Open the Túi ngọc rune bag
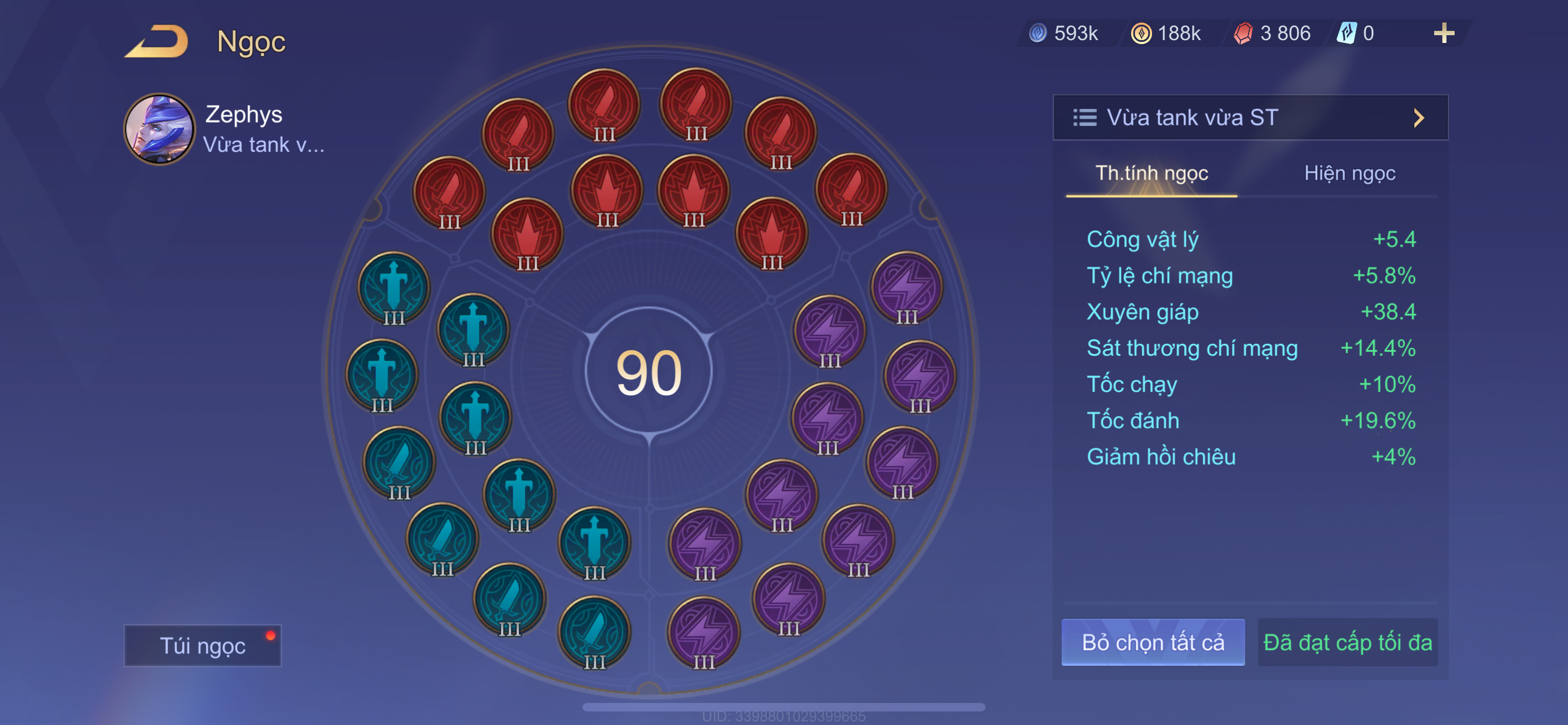 click(203, 645)
